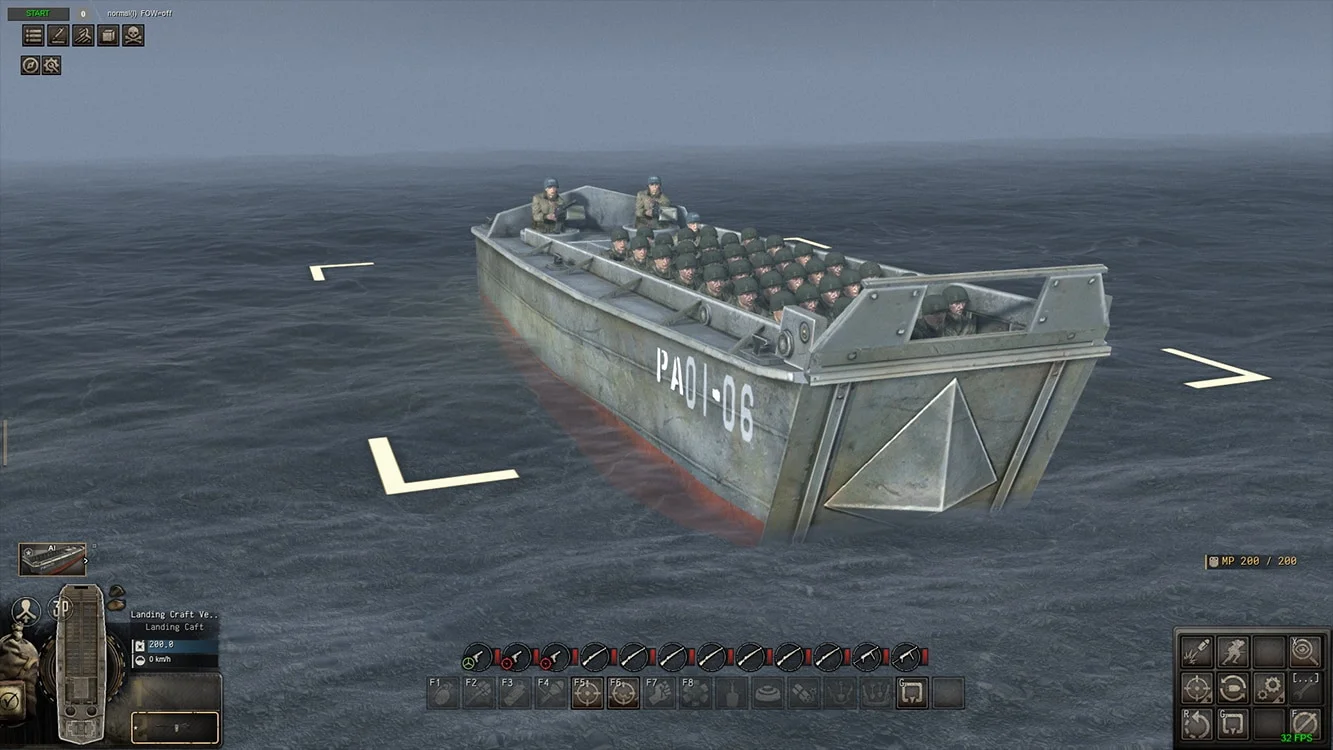Image resolution: width=1333 pixels, height=750 pixels.
Task: Open the gear and wrench settings icon
Action: coord(52,65)
